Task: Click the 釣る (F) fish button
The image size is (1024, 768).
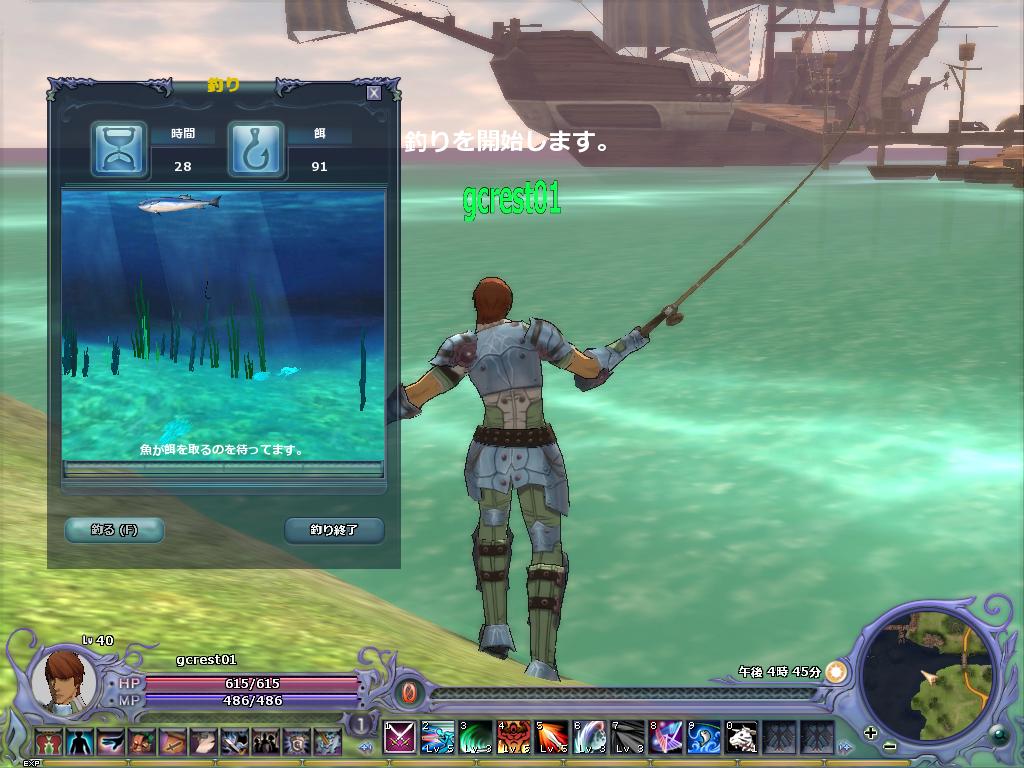Action: pyautogui.click(x=114, y=530)
